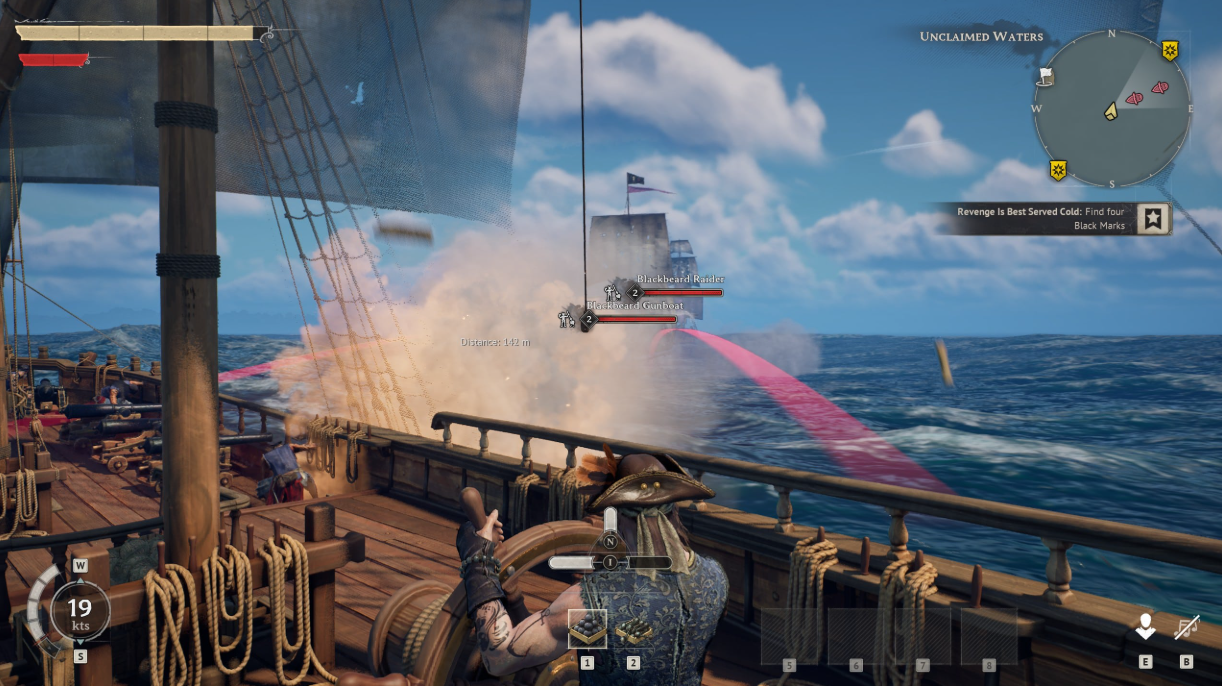Screen dimensions: 1222x686
Task: Click the player ship arrow on minimap
Action: [x=1110, y=111]
